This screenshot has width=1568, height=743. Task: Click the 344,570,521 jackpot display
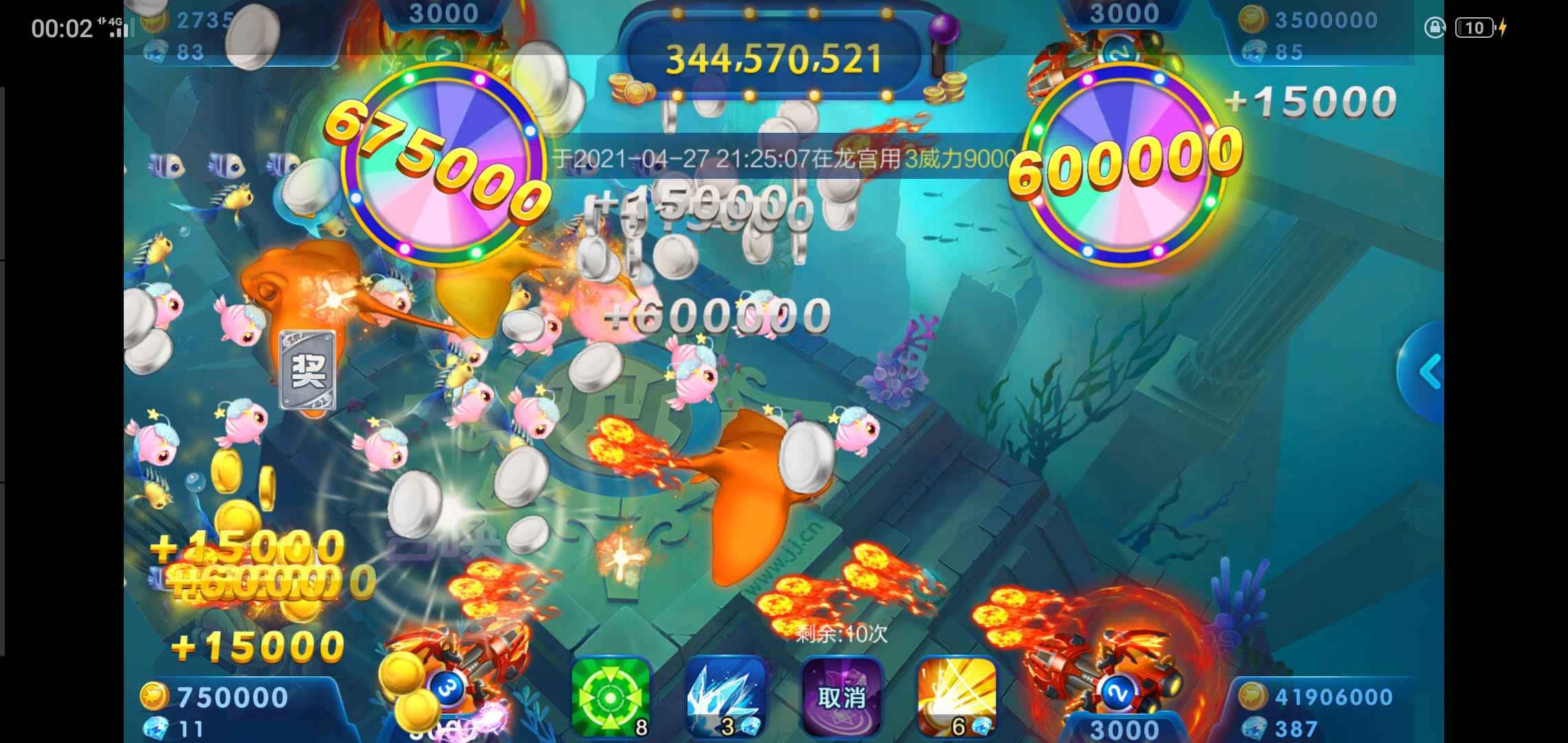click(774, 58)
